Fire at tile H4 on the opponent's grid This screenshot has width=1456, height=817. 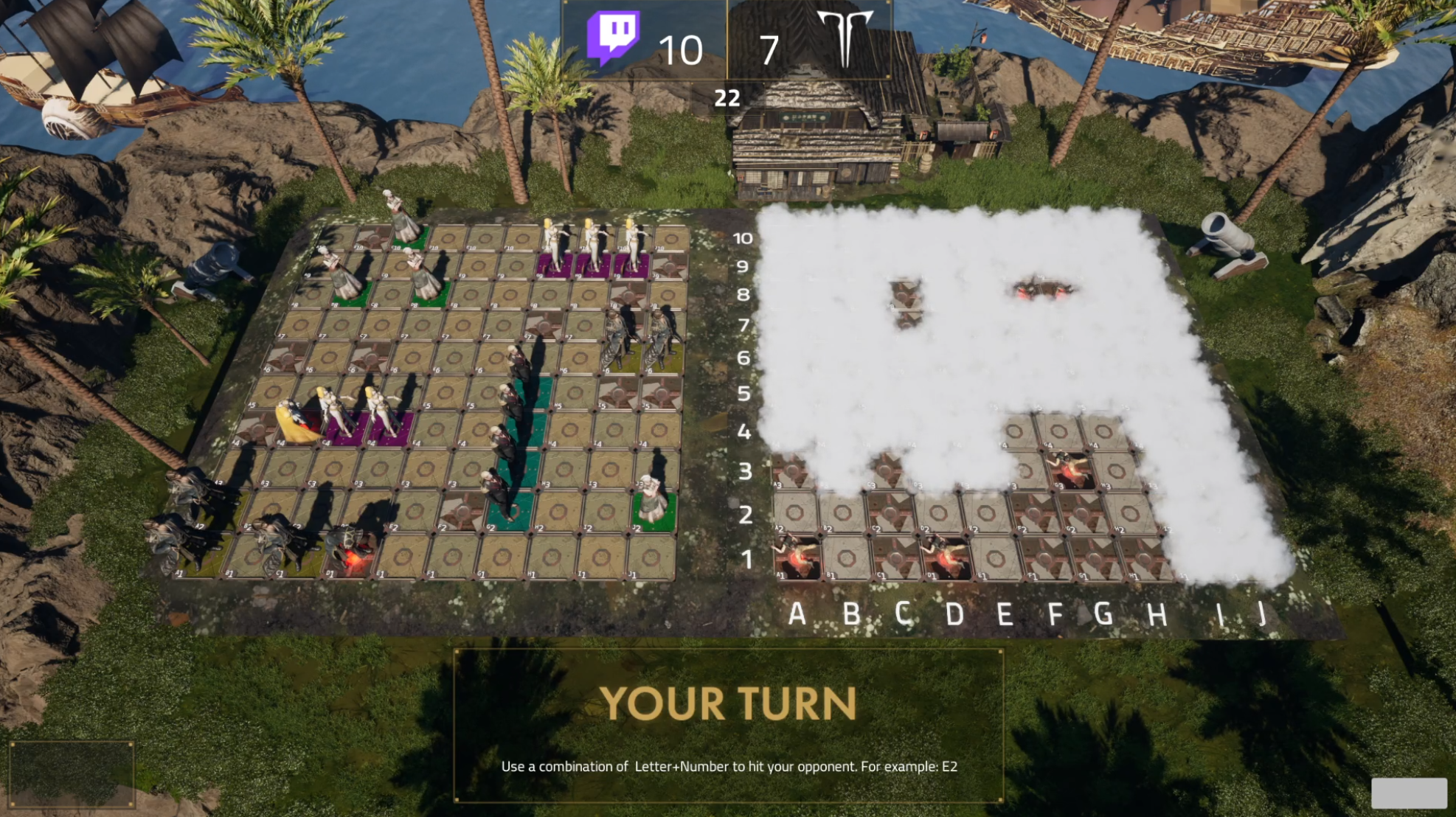(x=1103, y=431)
